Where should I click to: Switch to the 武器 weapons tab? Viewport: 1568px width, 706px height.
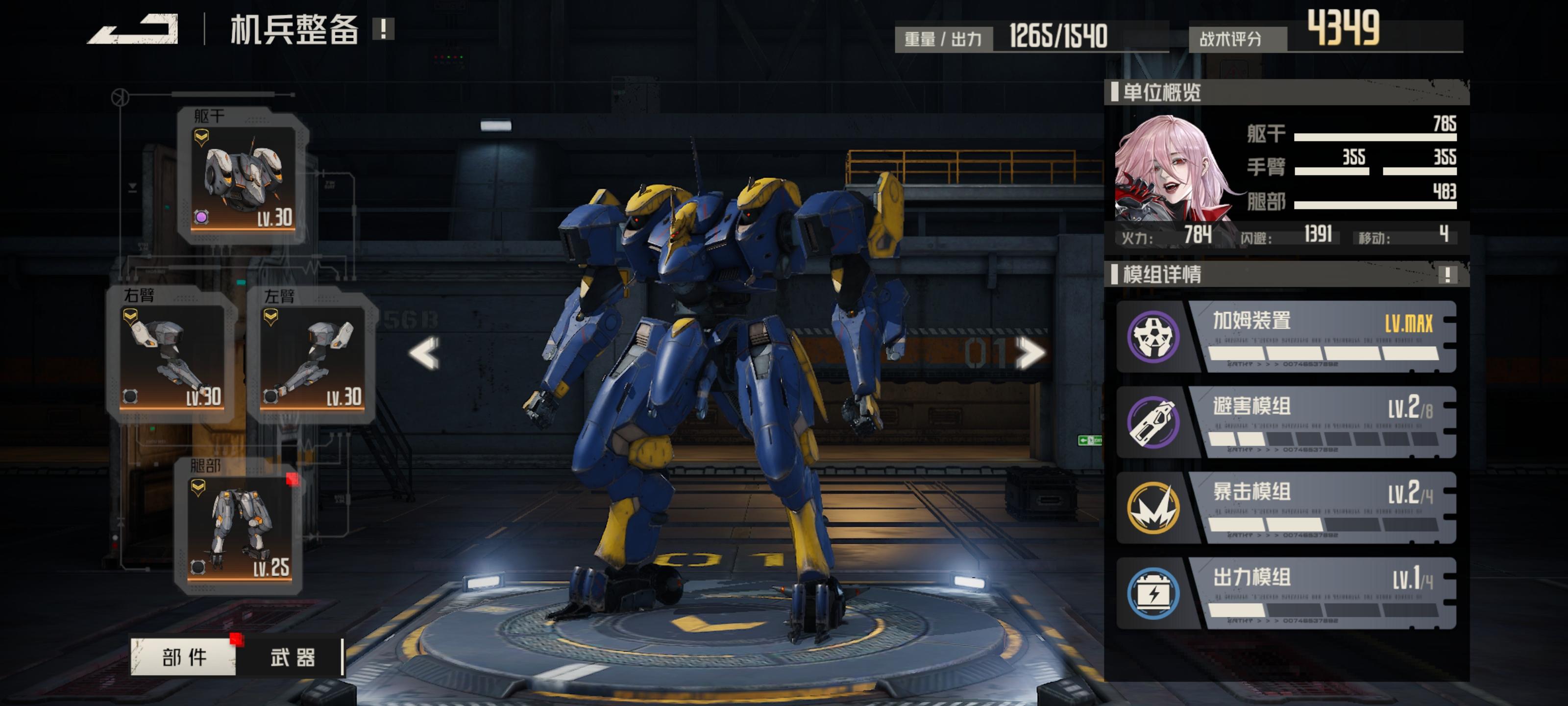coord(293,657)
